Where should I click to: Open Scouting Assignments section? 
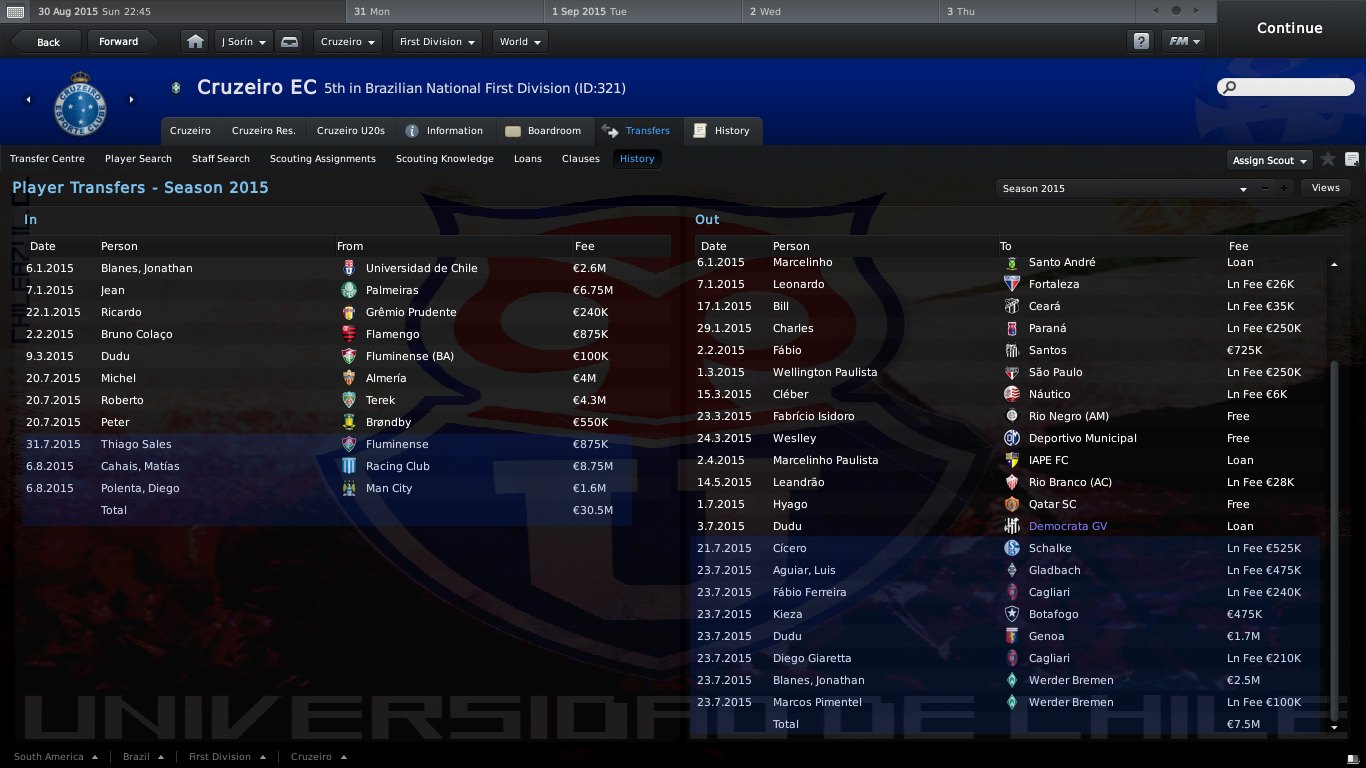323,159
